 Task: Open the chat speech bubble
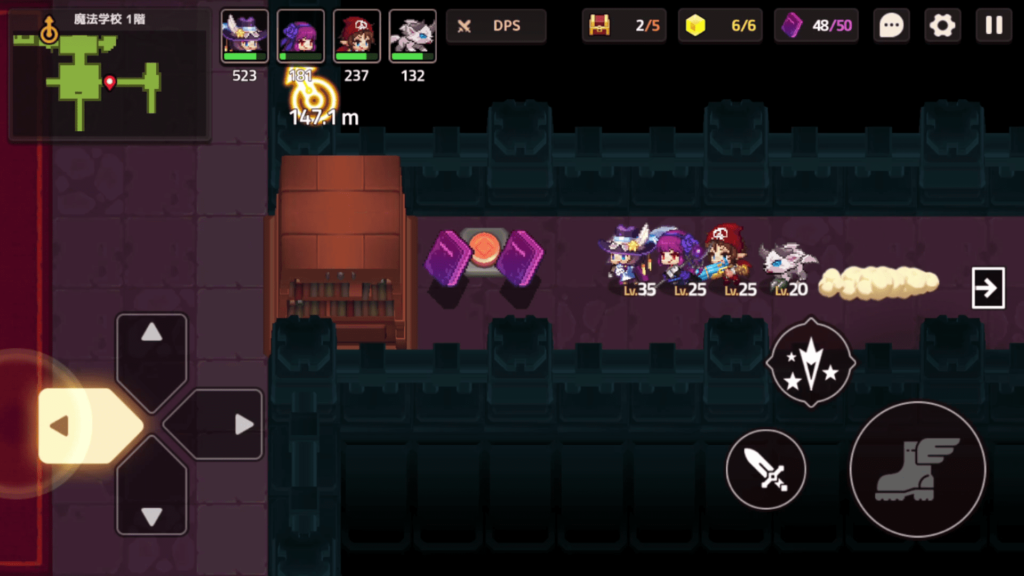[890, 26]
